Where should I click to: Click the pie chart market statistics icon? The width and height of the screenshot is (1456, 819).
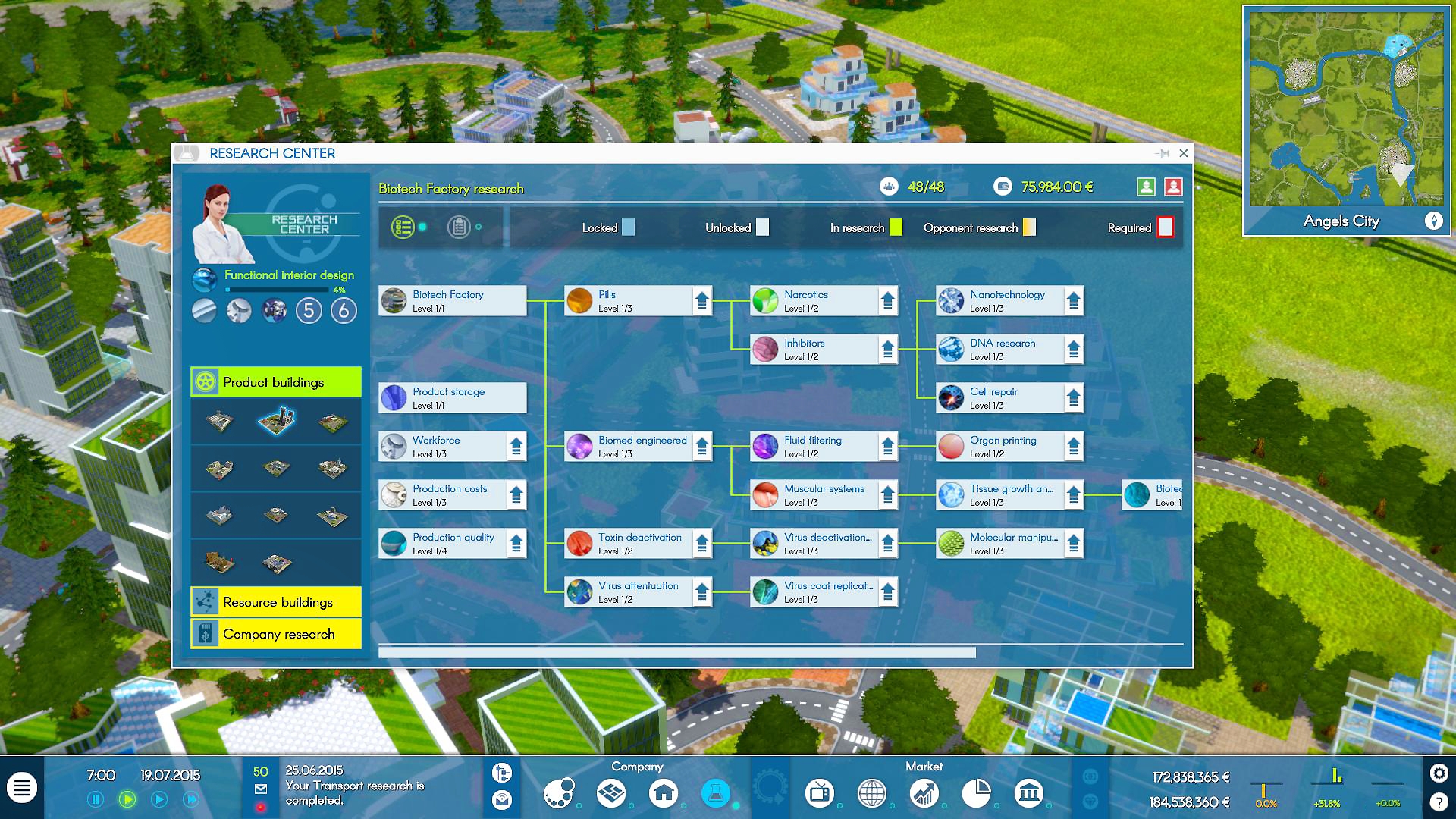click(977, 793)
